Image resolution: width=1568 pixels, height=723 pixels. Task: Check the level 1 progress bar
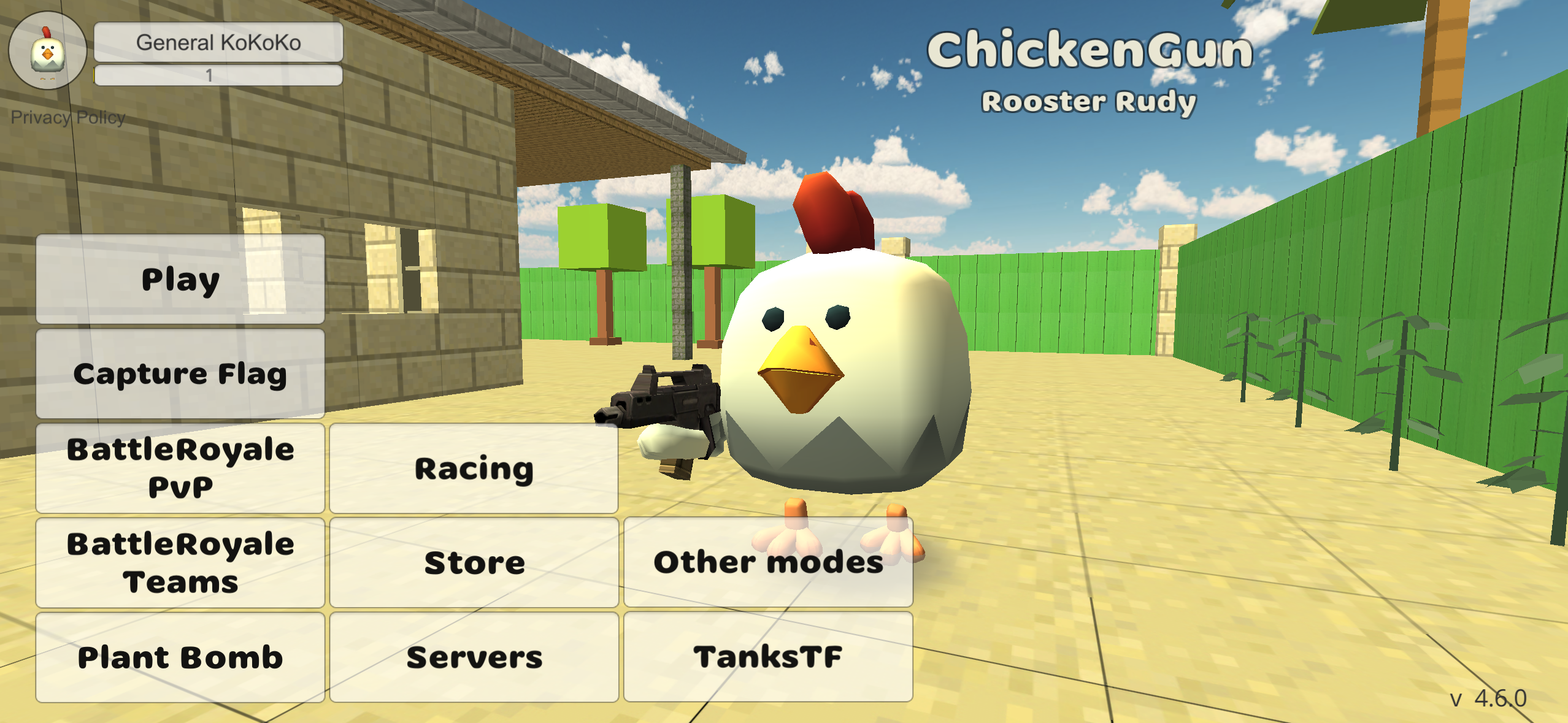point(217,75)
